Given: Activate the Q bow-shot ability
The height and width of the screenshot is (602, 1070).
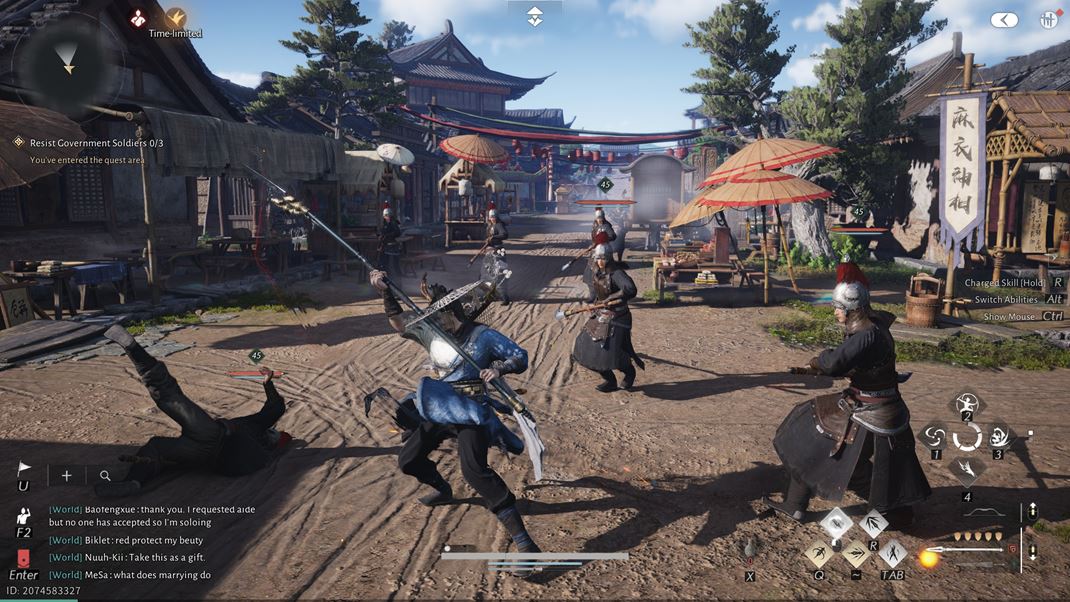Looking at the screenshot, I should coord(819,553).
